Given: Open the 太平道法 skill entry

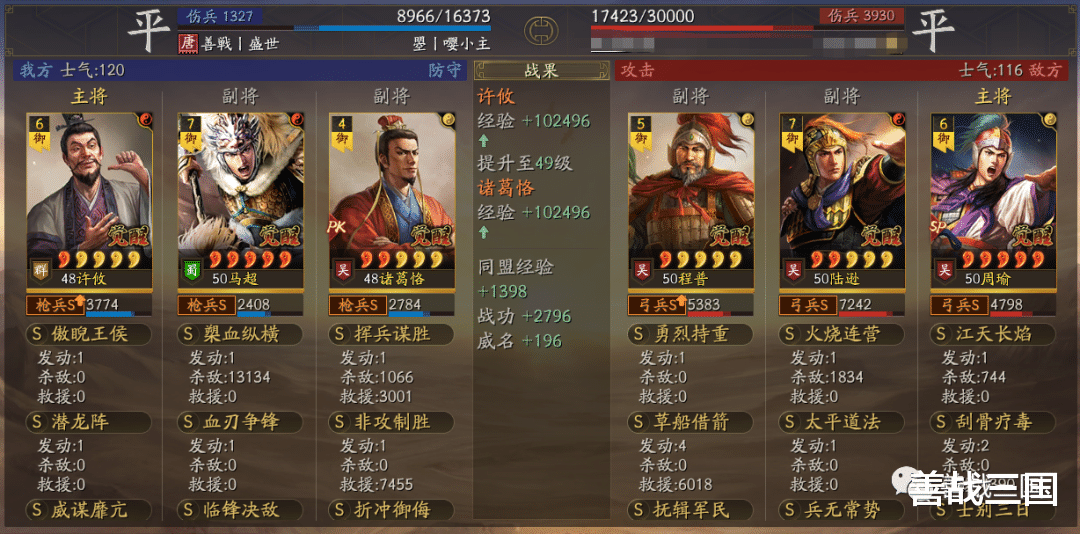Looking at the screenshot, I should pyautogui.click(x=841, y=422).
